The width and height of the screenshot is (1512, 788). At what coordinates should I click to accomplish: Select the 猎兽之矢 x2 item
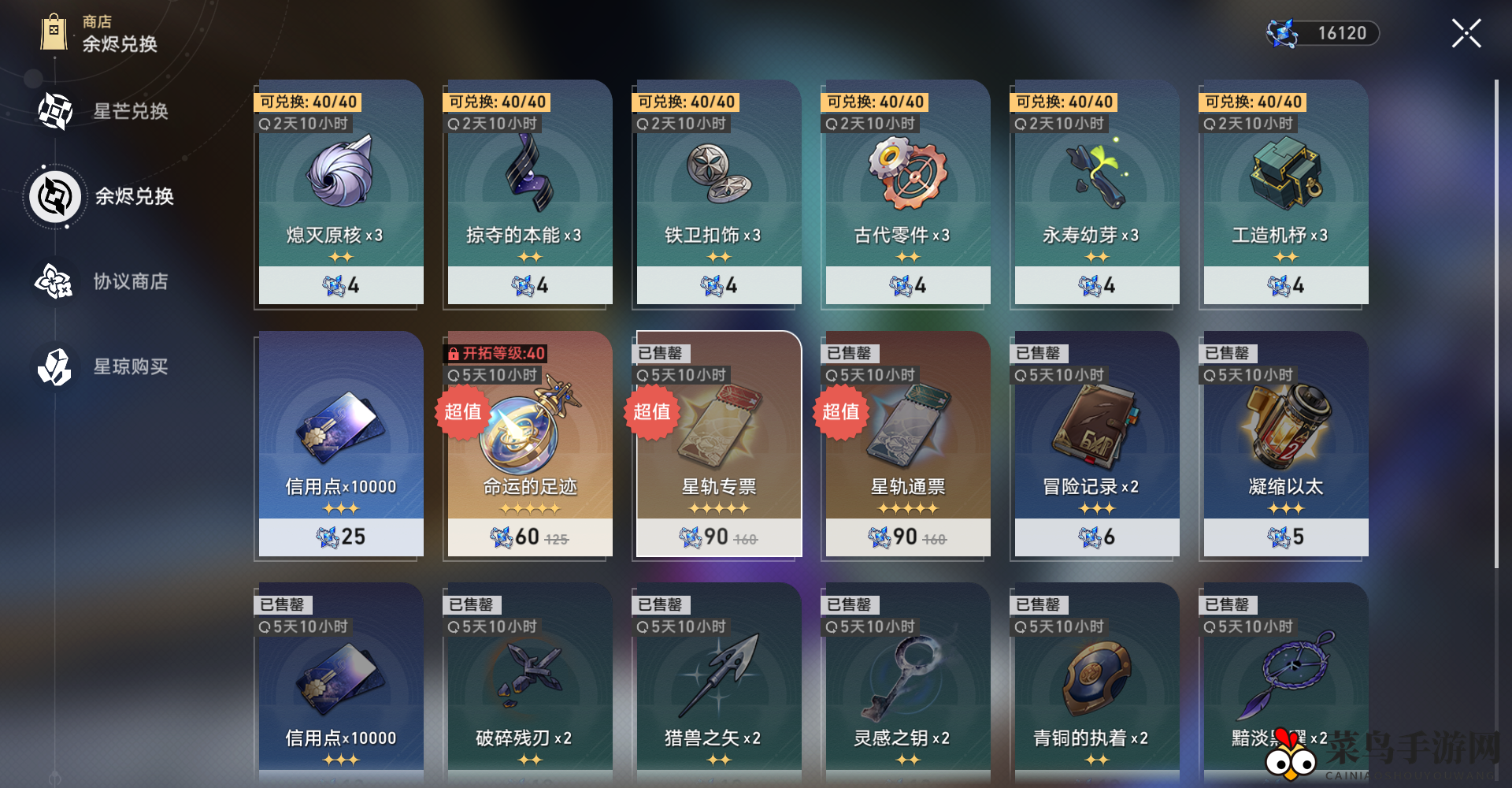coord(718,684)
